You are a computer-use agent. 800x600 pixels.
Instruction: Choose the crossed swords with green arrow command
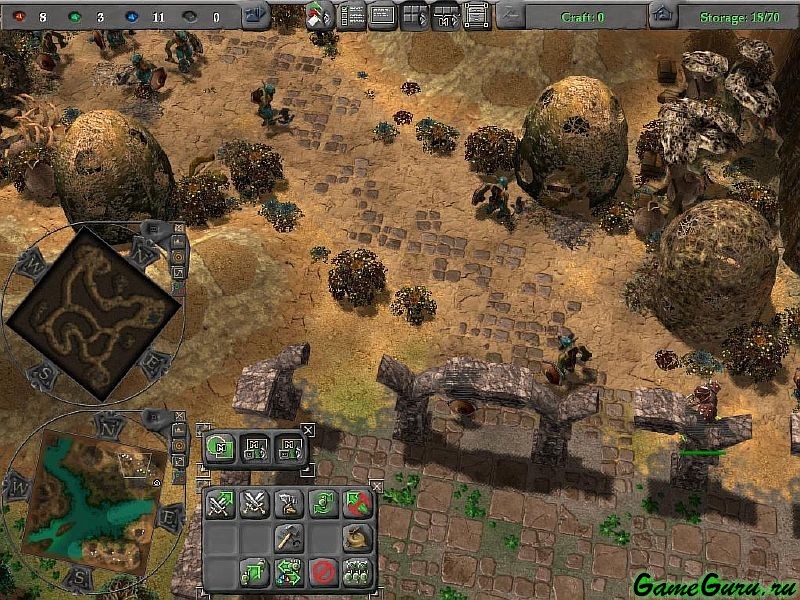pyautogui.click(x=220, y=504)
